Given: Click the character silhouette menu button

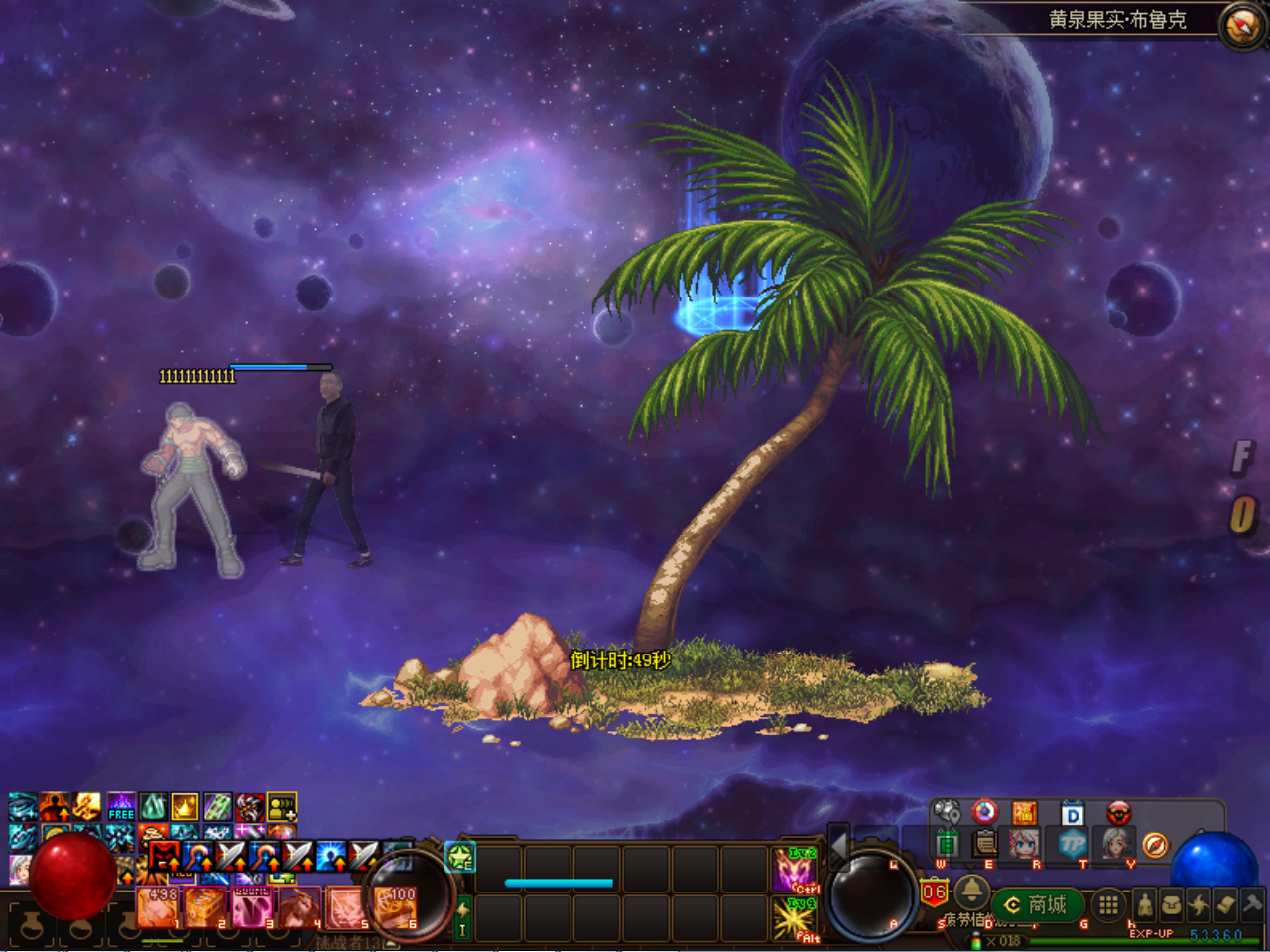Looking at the screenshot, I should click(x=1144, y=905).
